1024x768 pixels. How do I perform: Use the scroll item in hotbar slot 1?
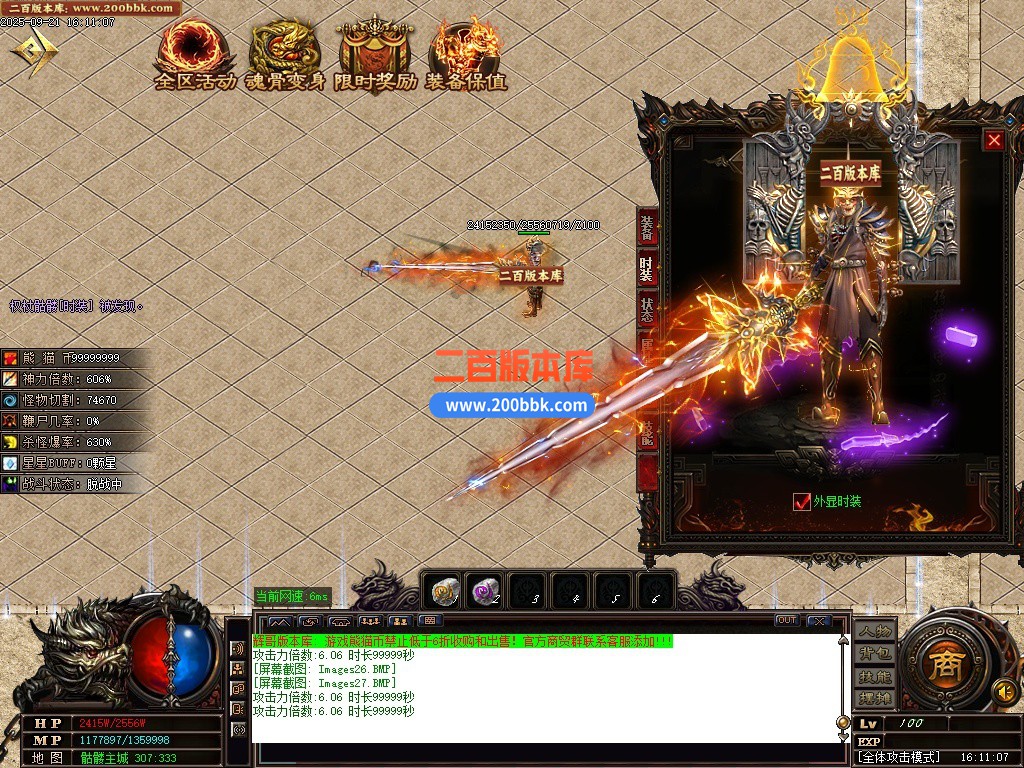(444, 593)
